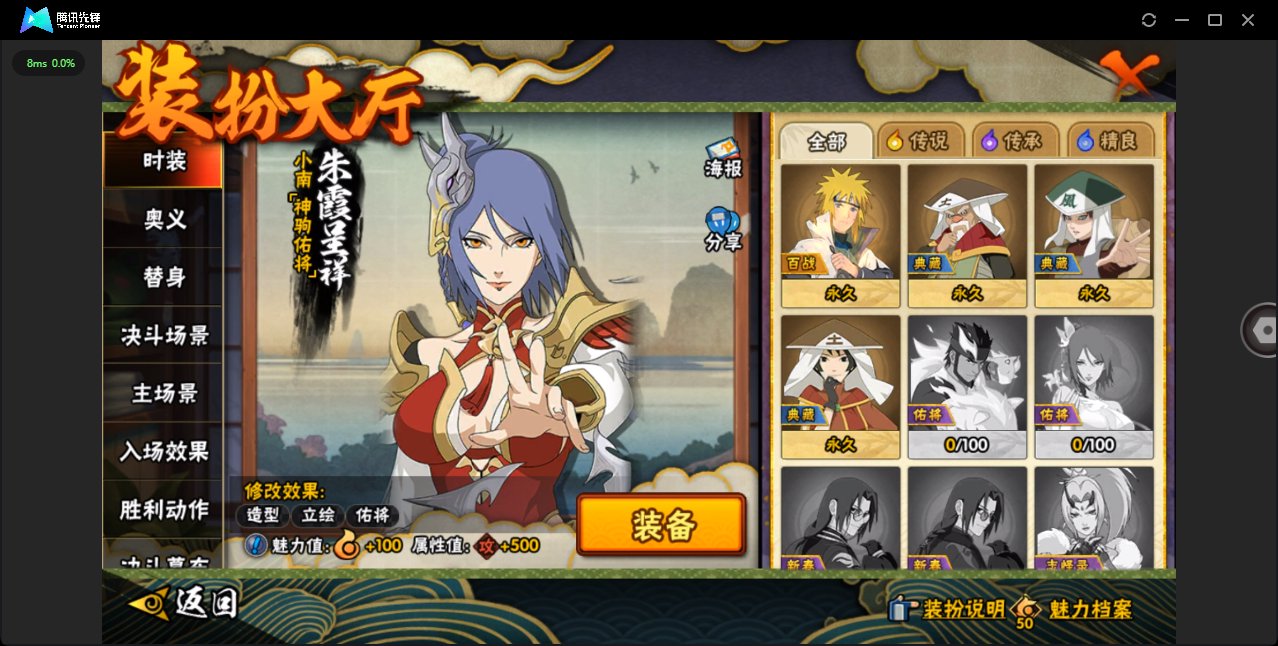Viewport: 1278px width, 646px height.
Task: Switch to the 传说 tab
Action: 921,142
